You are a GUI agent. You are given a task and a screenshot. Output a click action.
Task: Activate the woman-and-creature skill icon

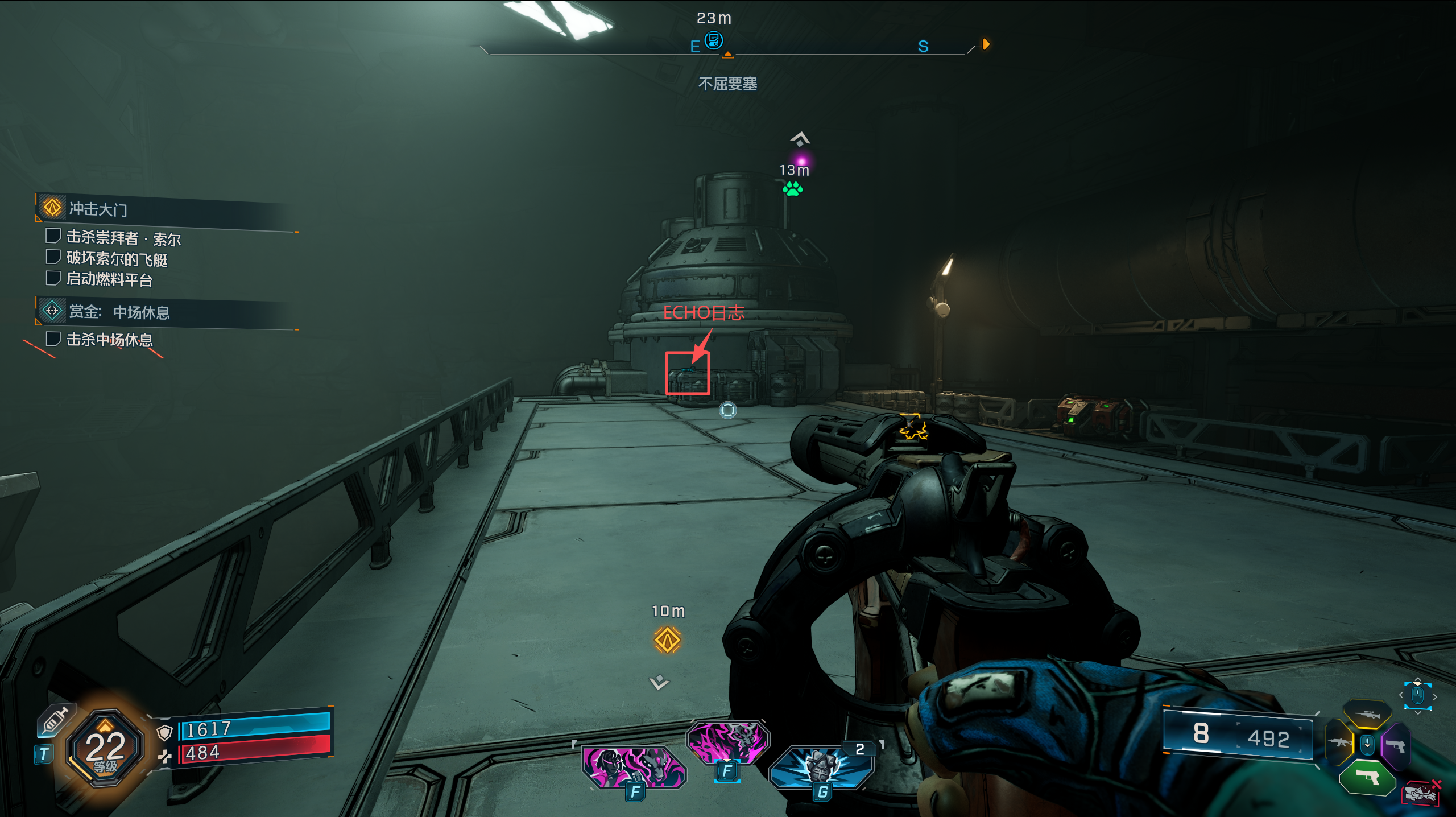tap(634, 766)
